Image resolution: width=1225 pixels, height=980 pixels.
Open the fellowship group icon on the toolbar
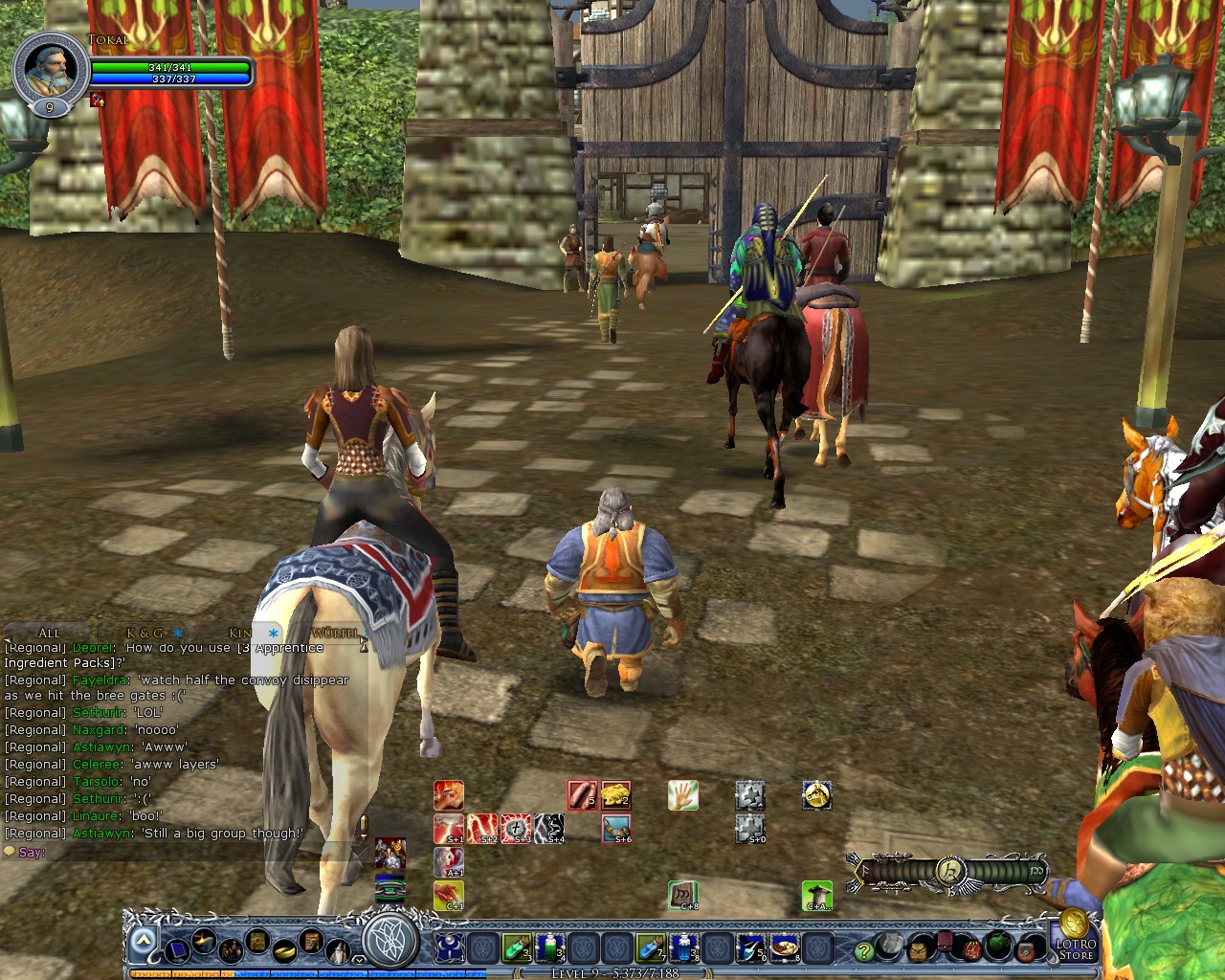229,949
